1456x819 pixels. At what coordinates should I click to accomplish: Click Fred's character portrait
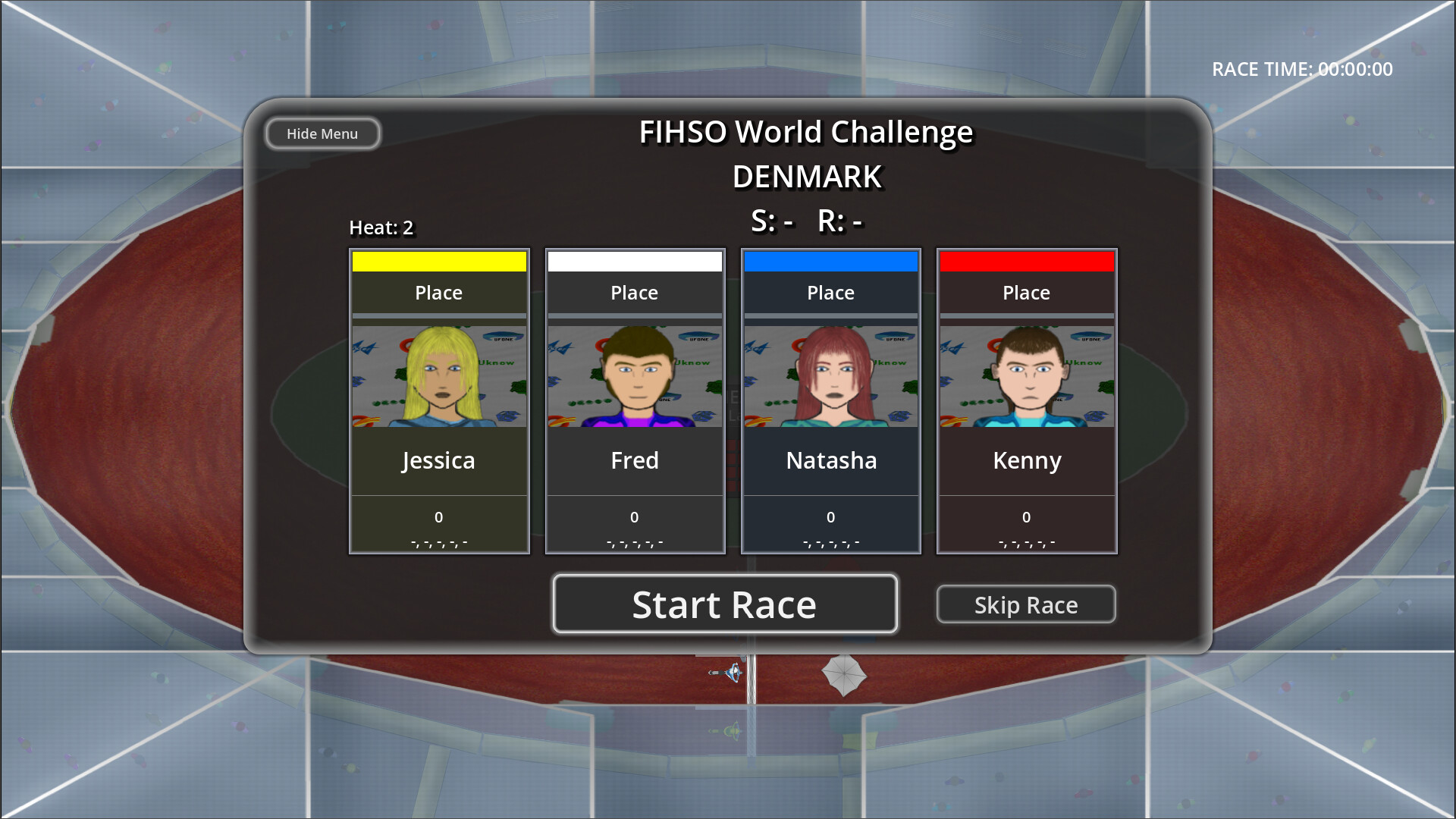pos(635,375)
